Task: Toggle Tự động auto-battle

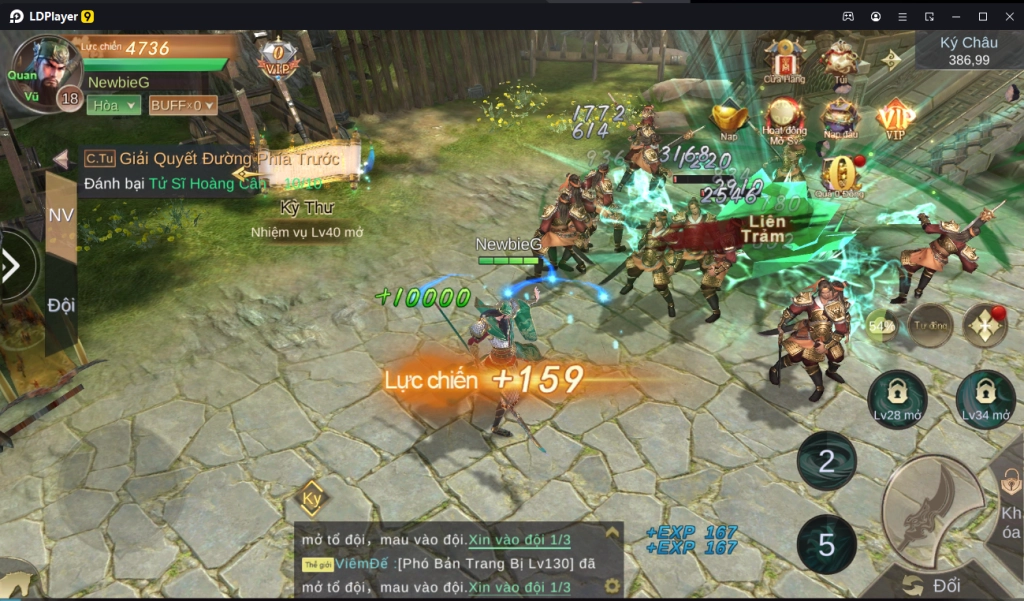Action: tap(931, 326)
